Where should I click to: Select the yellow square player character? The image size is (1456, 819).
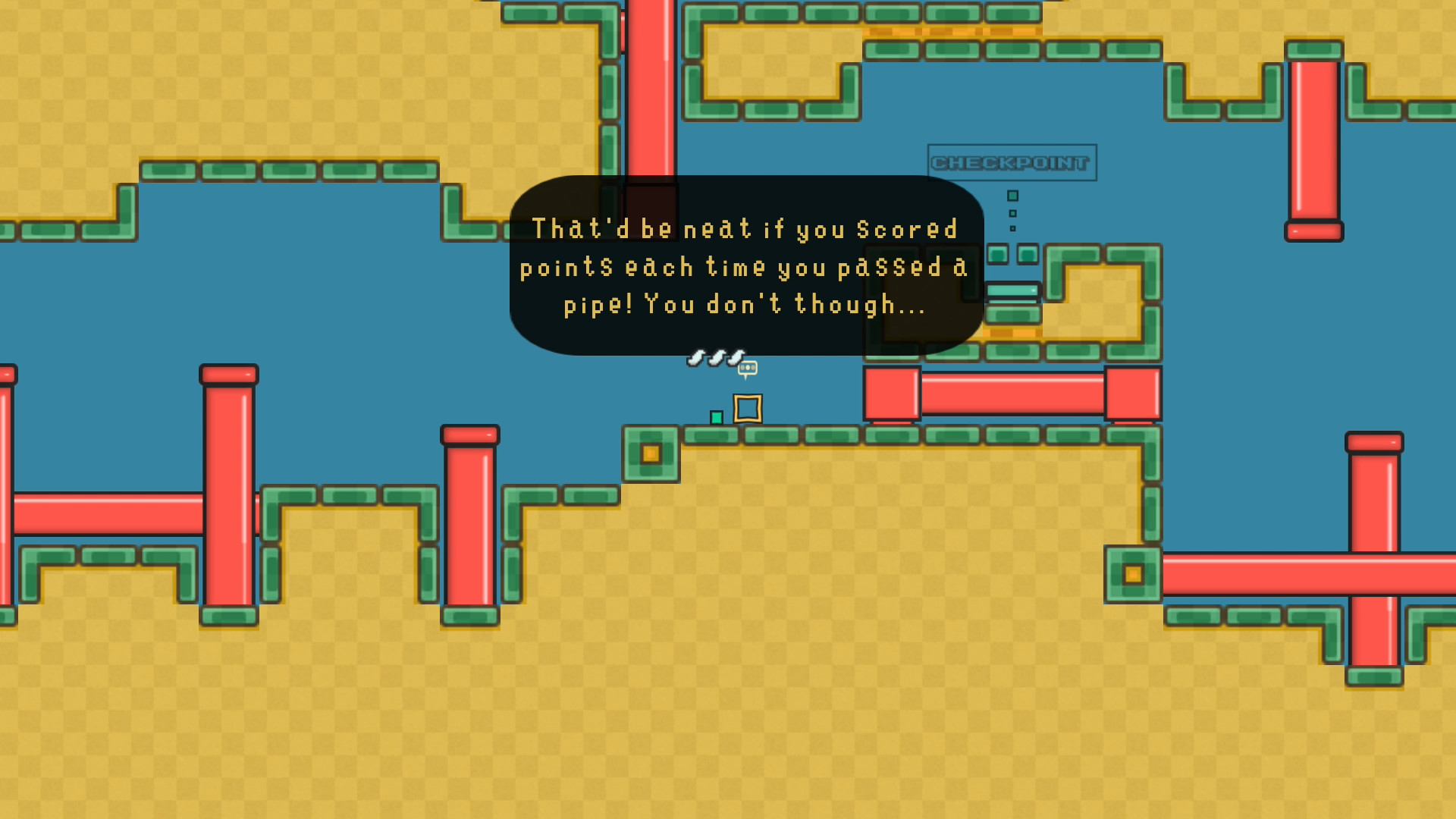point(748,409)
